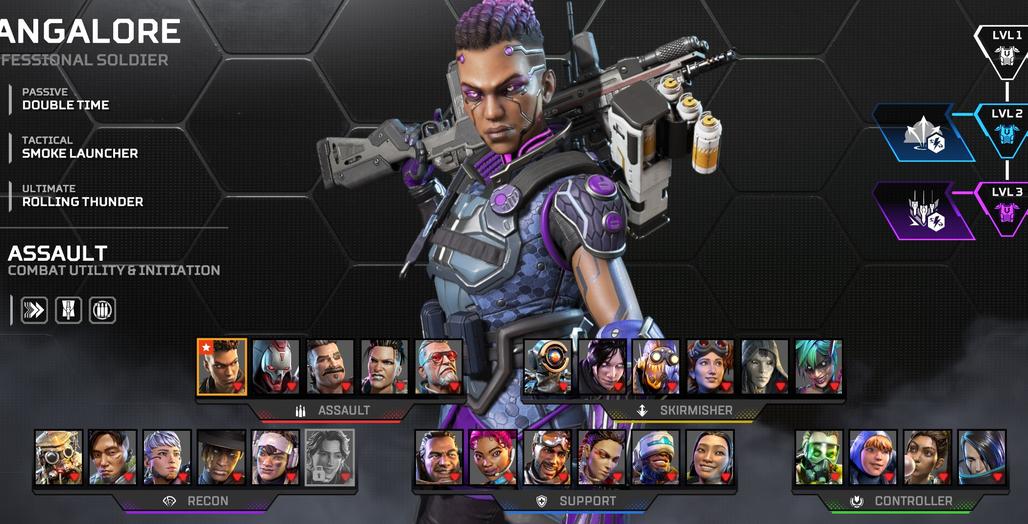
Task: Choose Ballistic with the red glasses
Action: (x=439, y=366)
